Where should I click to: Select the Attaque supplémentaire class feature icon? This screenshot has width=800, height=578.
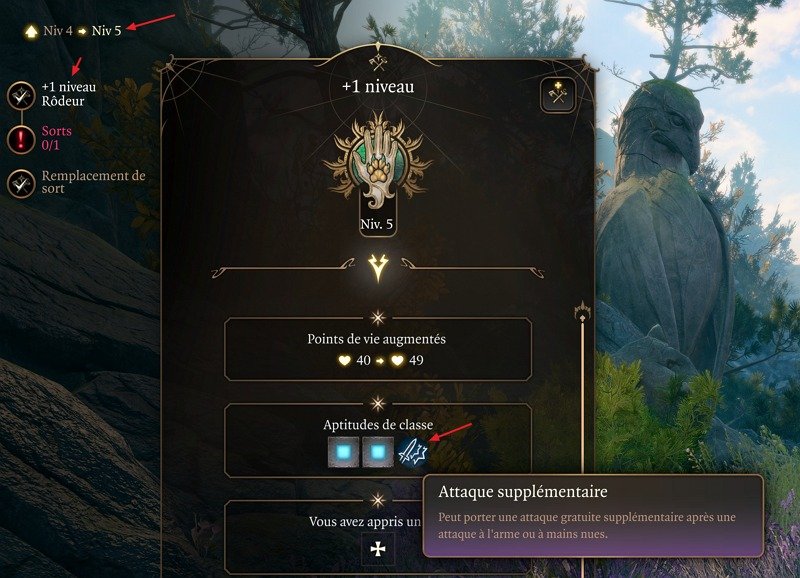point(413,453)
